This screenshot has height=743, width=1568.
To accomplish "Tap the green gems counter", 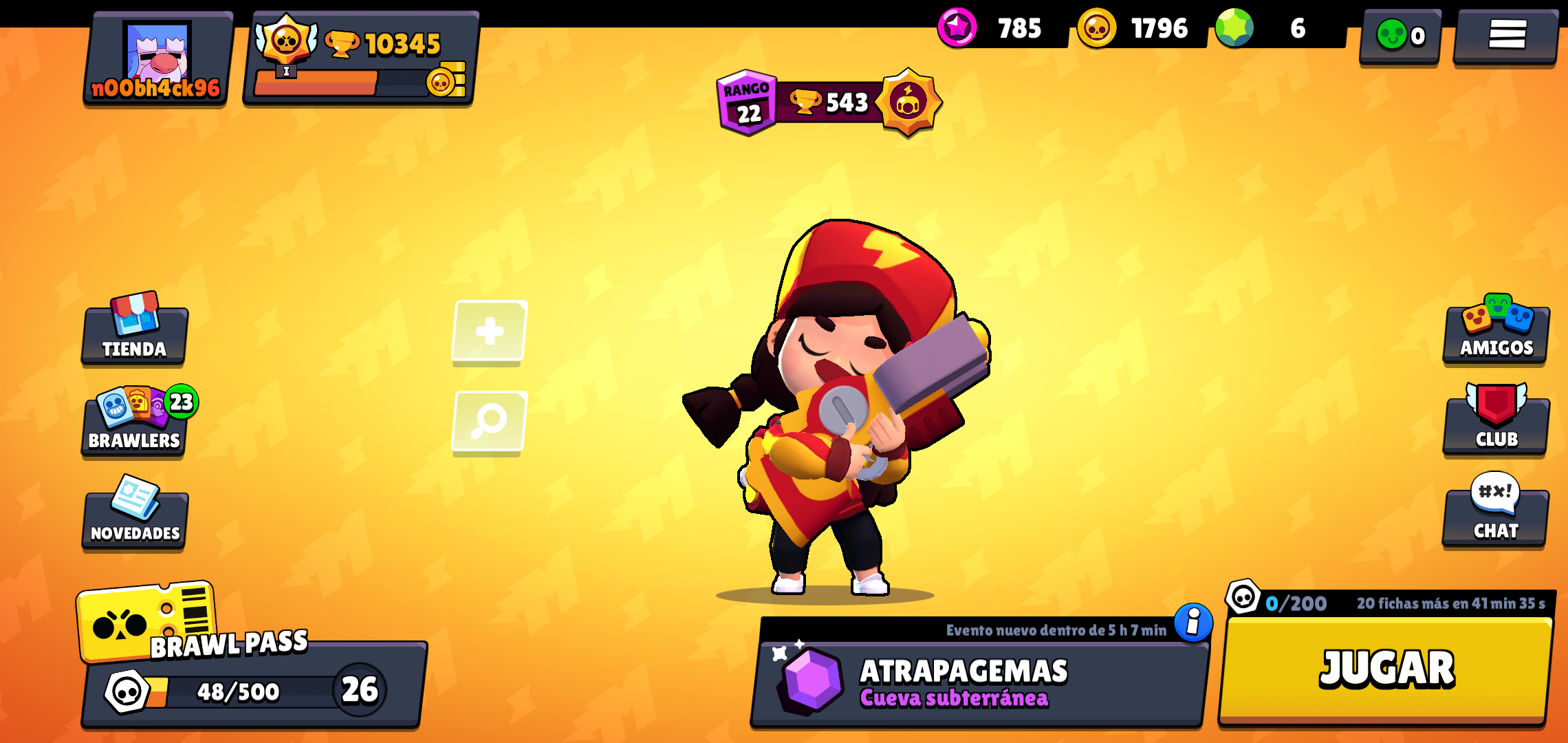I will coord(1272,28).
